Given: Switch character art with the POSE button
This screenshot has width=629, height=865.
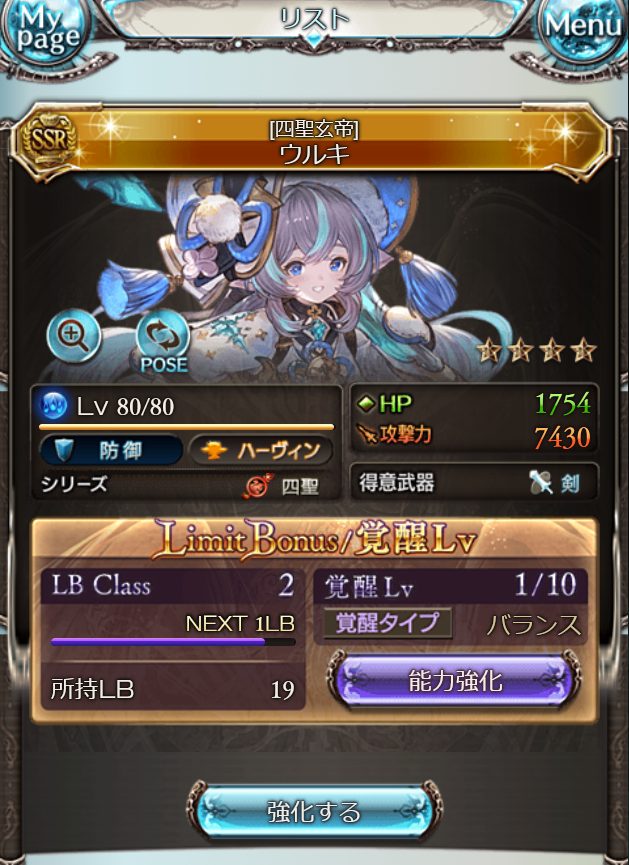Looking at the screenshot, I should (163, 342).
